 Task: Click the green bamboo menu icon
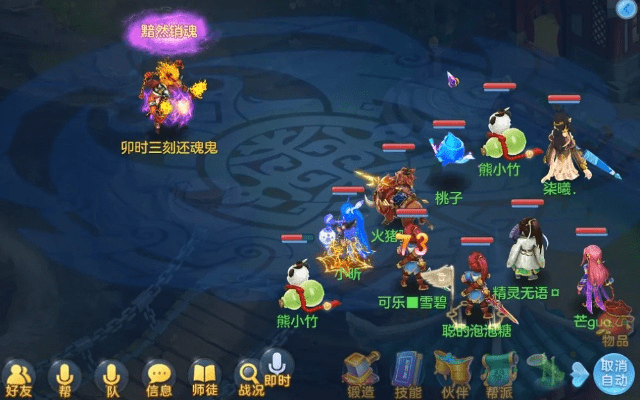tap(541, 373)
